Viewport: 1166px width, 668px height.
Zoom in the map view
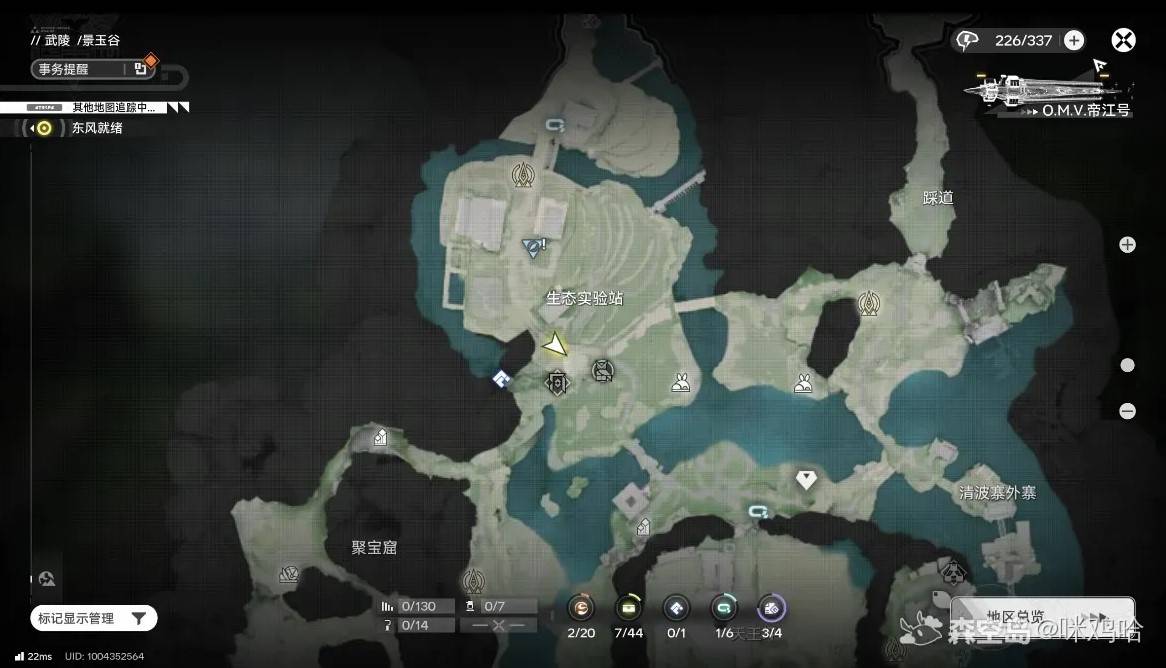[1127, 245]
